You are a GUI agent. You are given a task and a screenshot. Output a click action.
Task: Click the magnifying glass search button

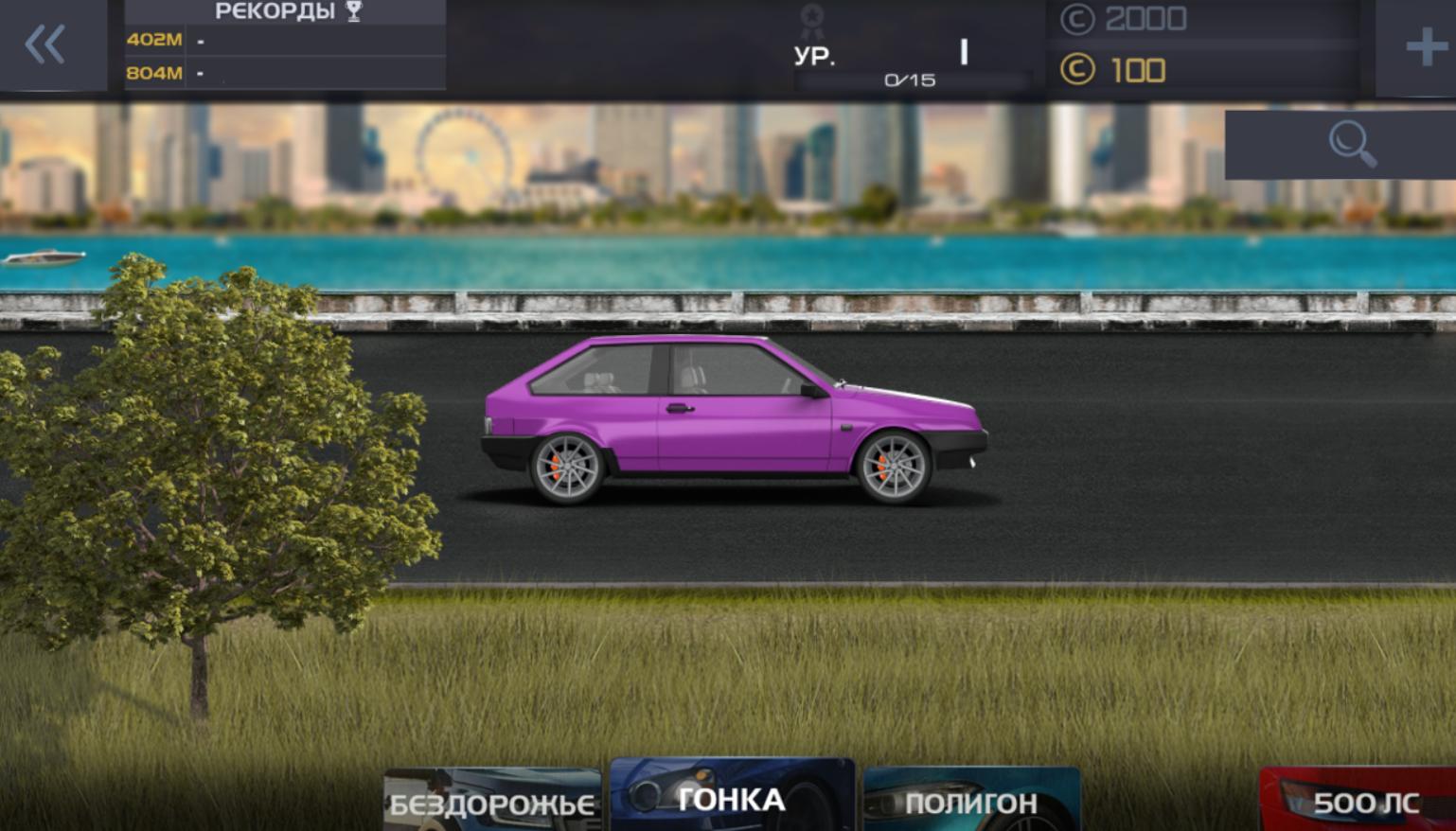click(1351, 145)
